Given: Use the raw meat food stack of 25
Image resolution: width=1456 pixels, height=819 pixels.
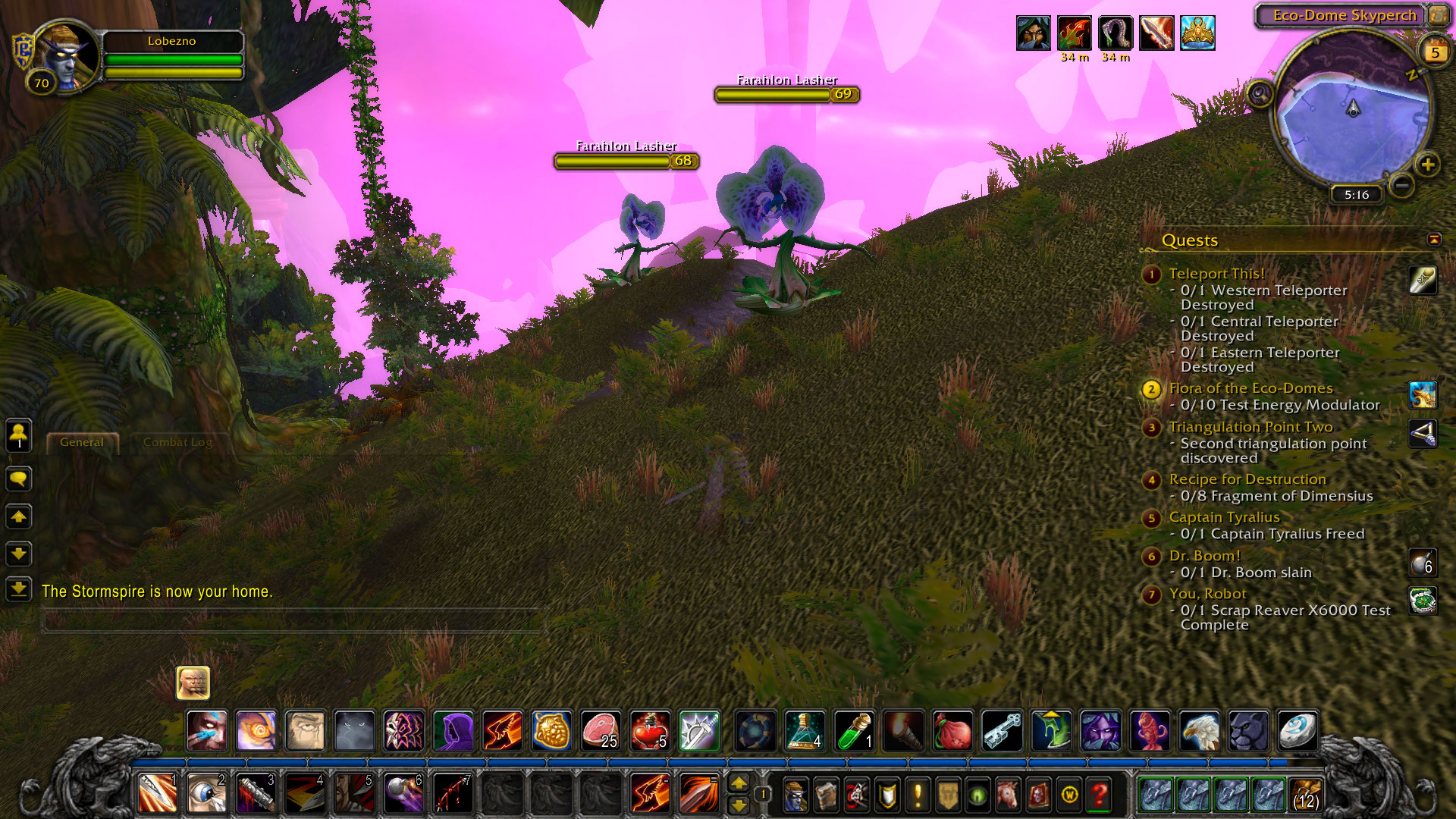Looking at the screenshot, I should pyautogui.click(x=601, y=731).
